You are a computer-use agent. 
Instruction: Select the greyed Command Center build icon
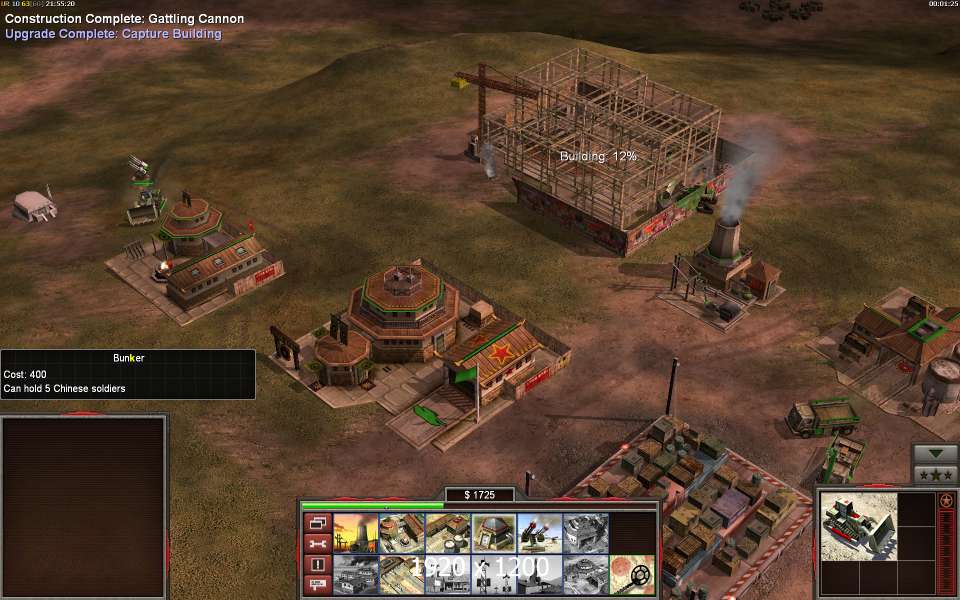(x=585, y=575)
